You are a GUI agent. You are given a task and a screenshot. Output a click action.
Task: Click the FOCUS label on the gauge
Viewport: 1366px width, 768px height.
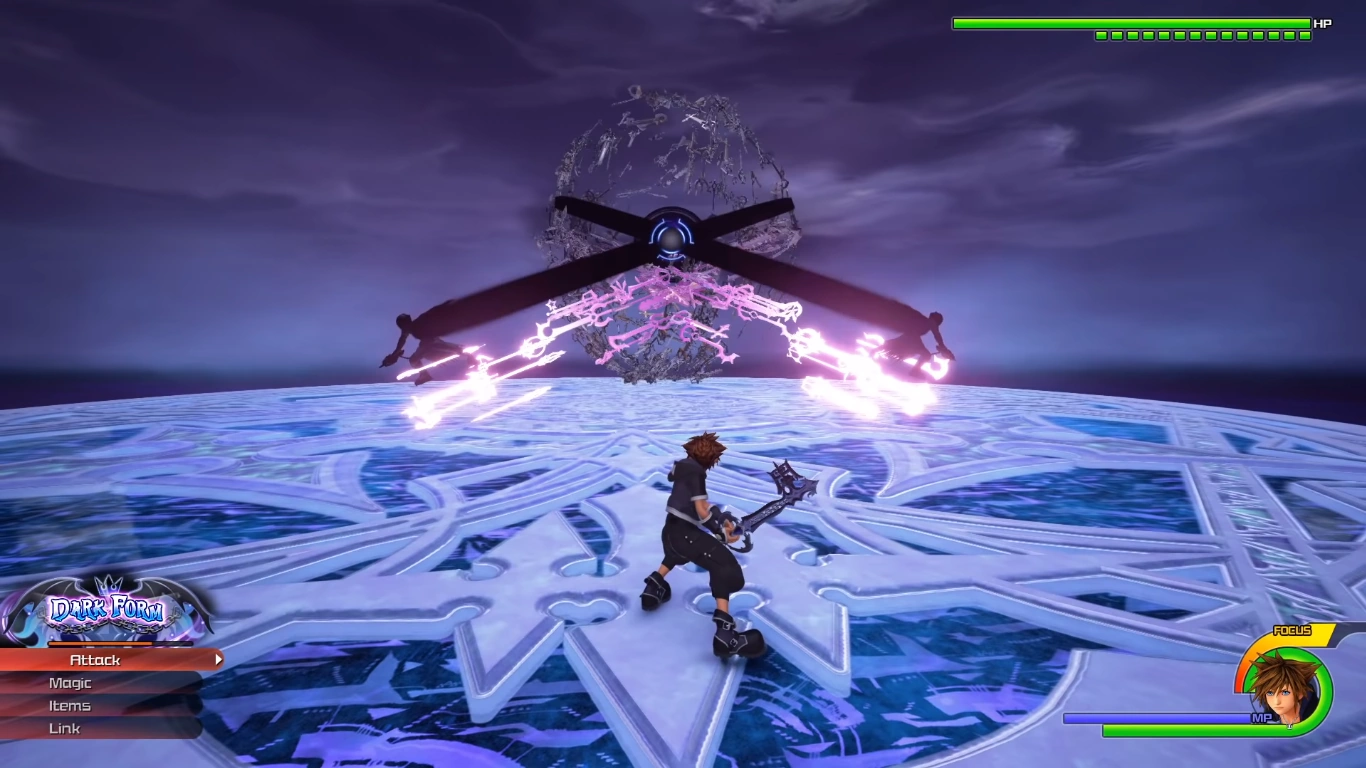1293,631
